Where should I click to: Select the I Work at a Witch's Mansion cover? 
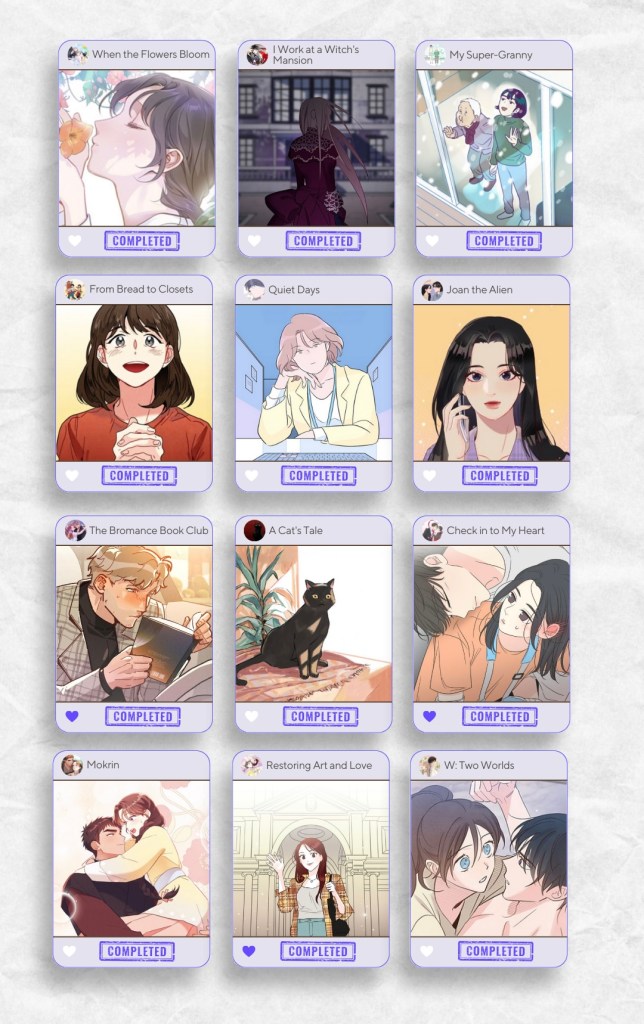316,148
